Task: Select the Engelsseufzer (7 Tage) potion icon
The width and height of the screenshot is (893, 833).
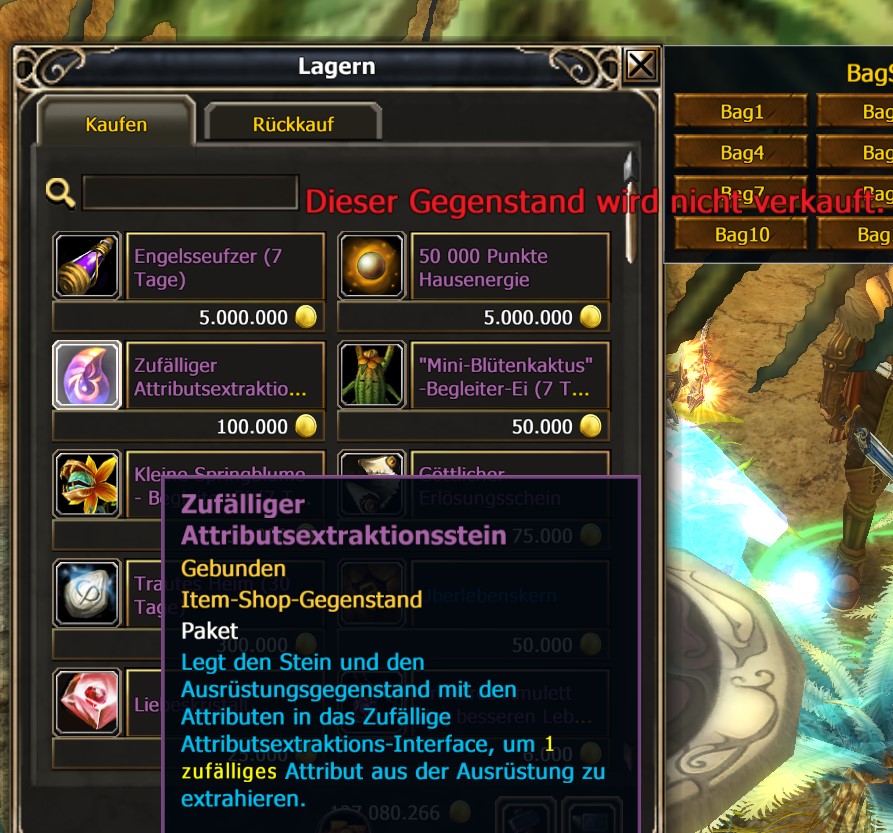Action: click(x=86, y=267)
